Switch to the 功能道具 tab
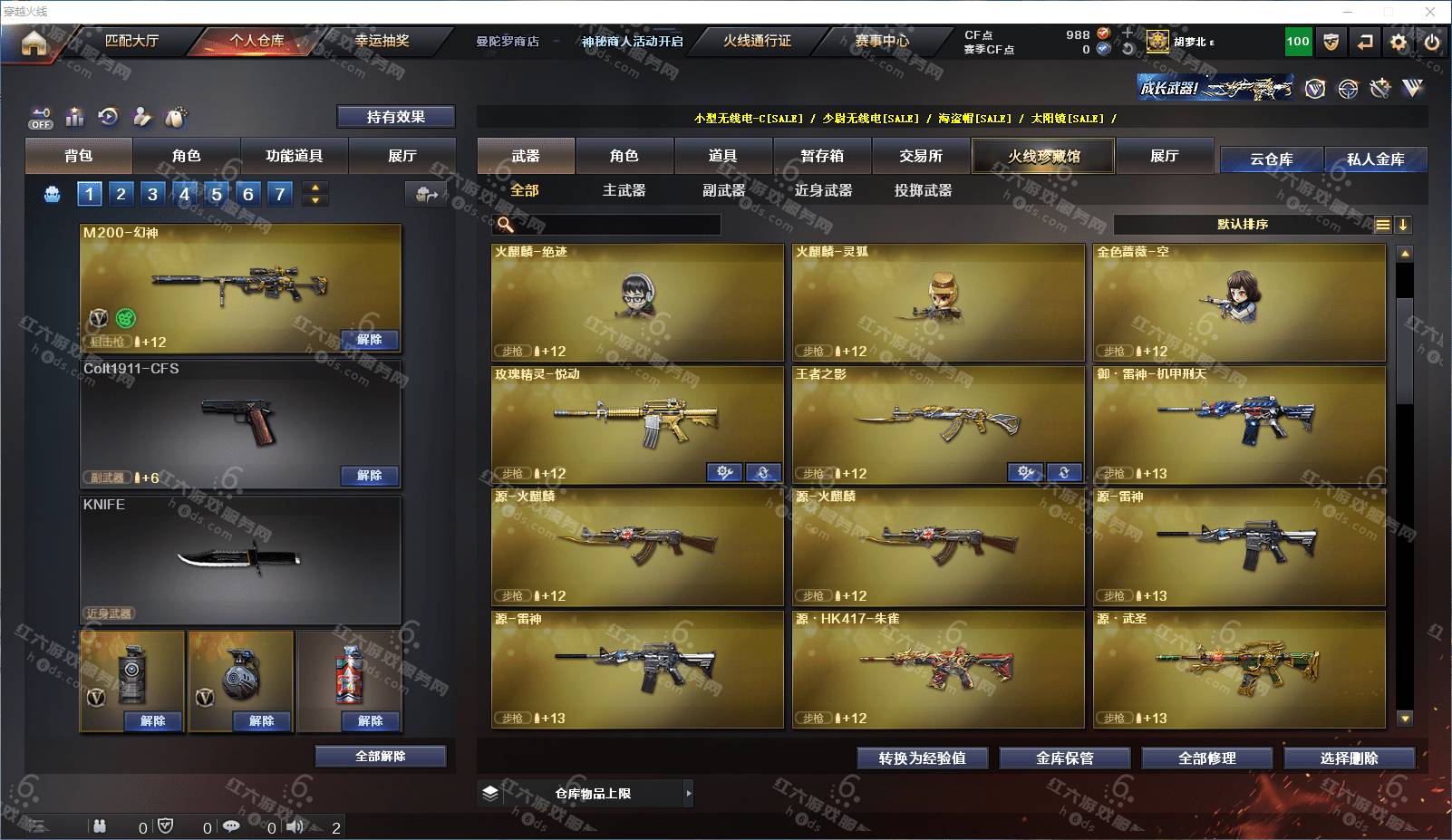The width and height of the screenshot is (1452, 840). (294, 156)
